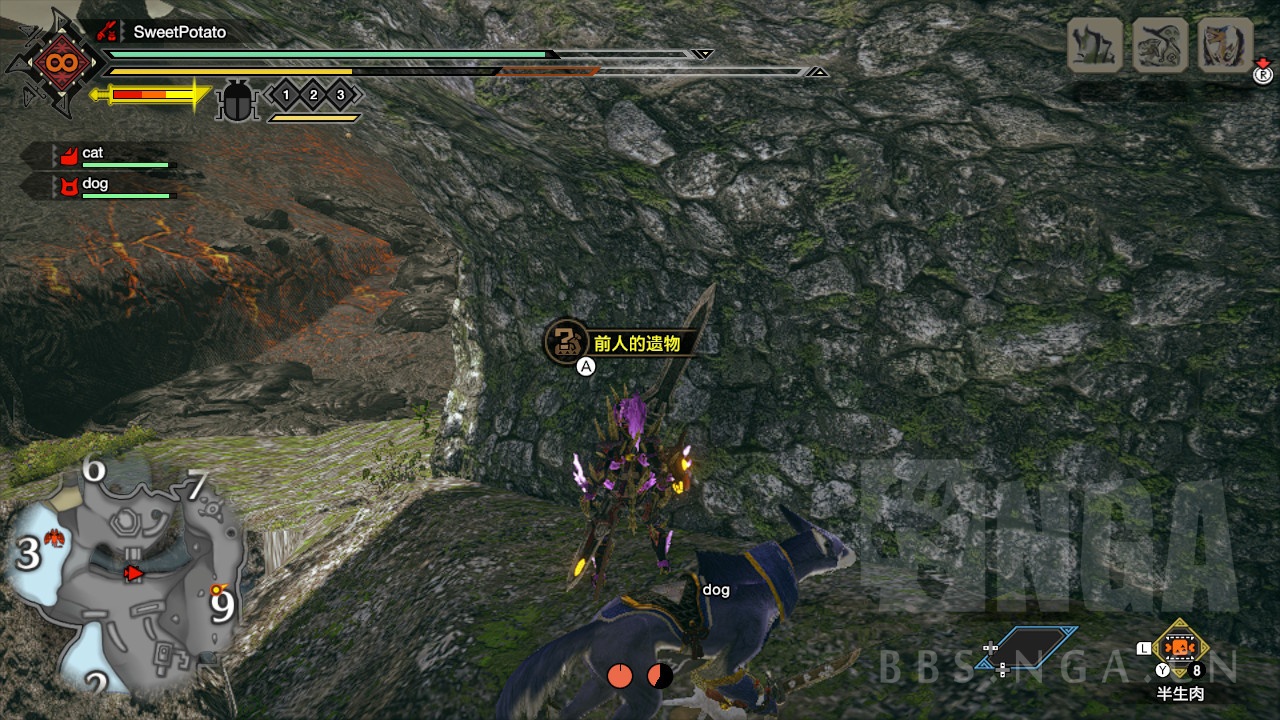Choose the first target monster icon

coord(1094,45)
